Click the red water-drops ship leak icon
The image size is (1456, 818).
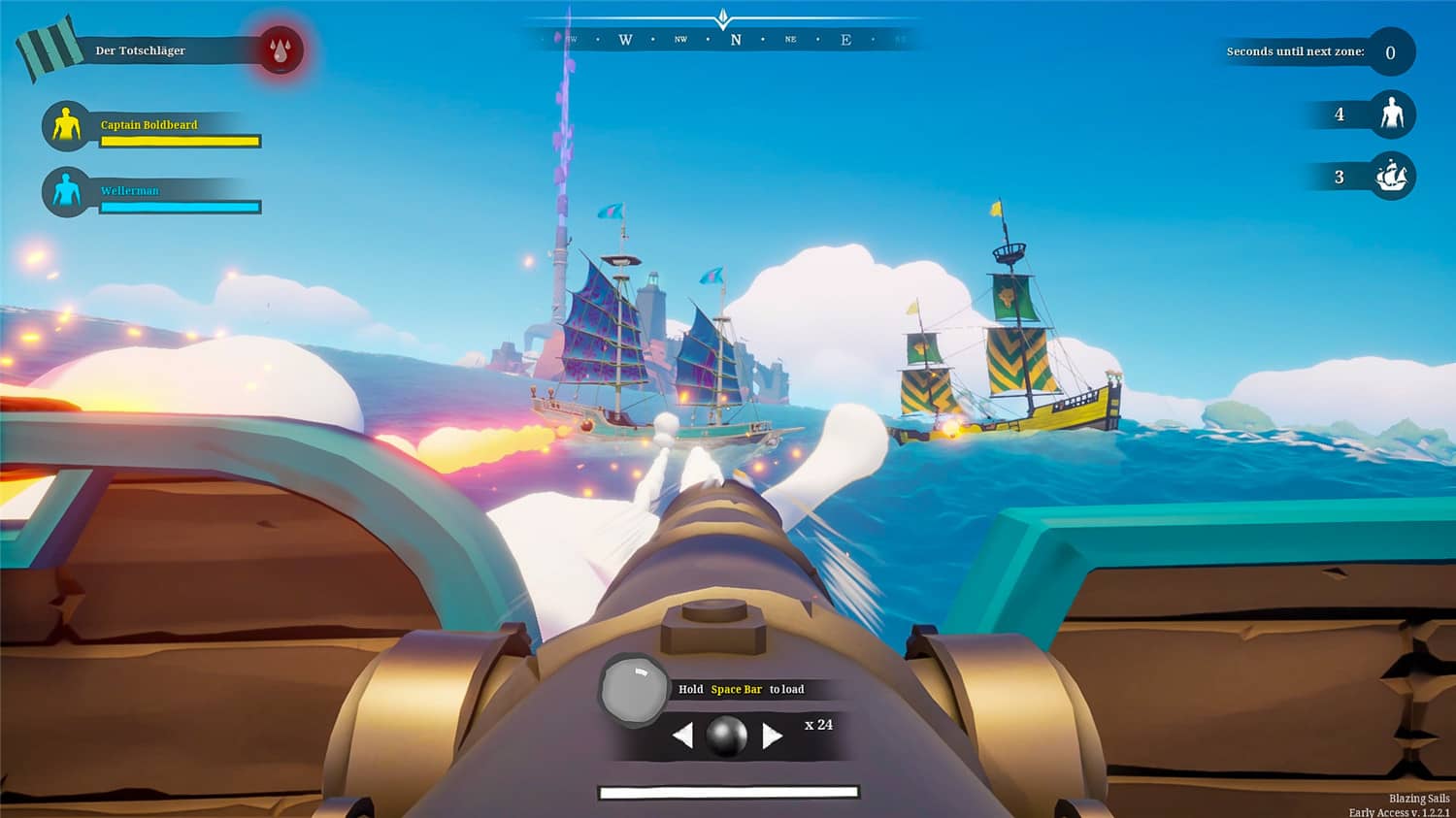tap(281, 50)
